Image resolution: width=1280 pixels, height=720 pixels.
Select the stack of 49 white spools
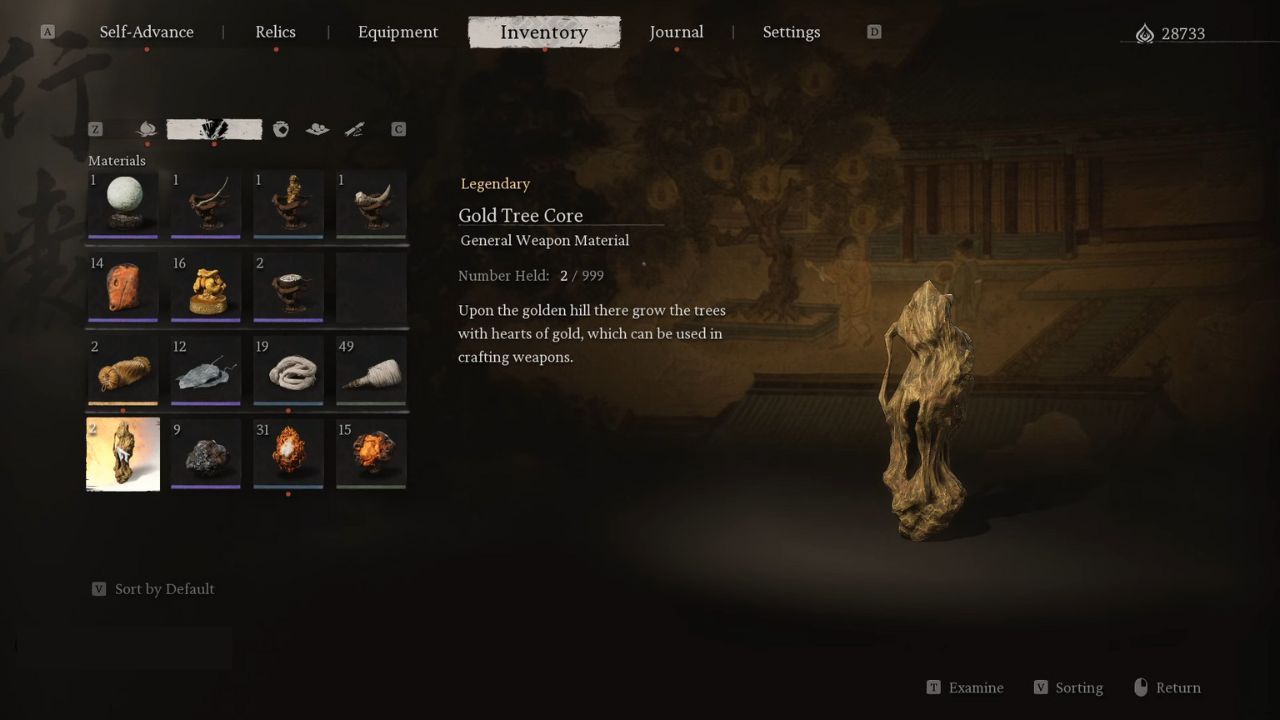tap(371, 371)
